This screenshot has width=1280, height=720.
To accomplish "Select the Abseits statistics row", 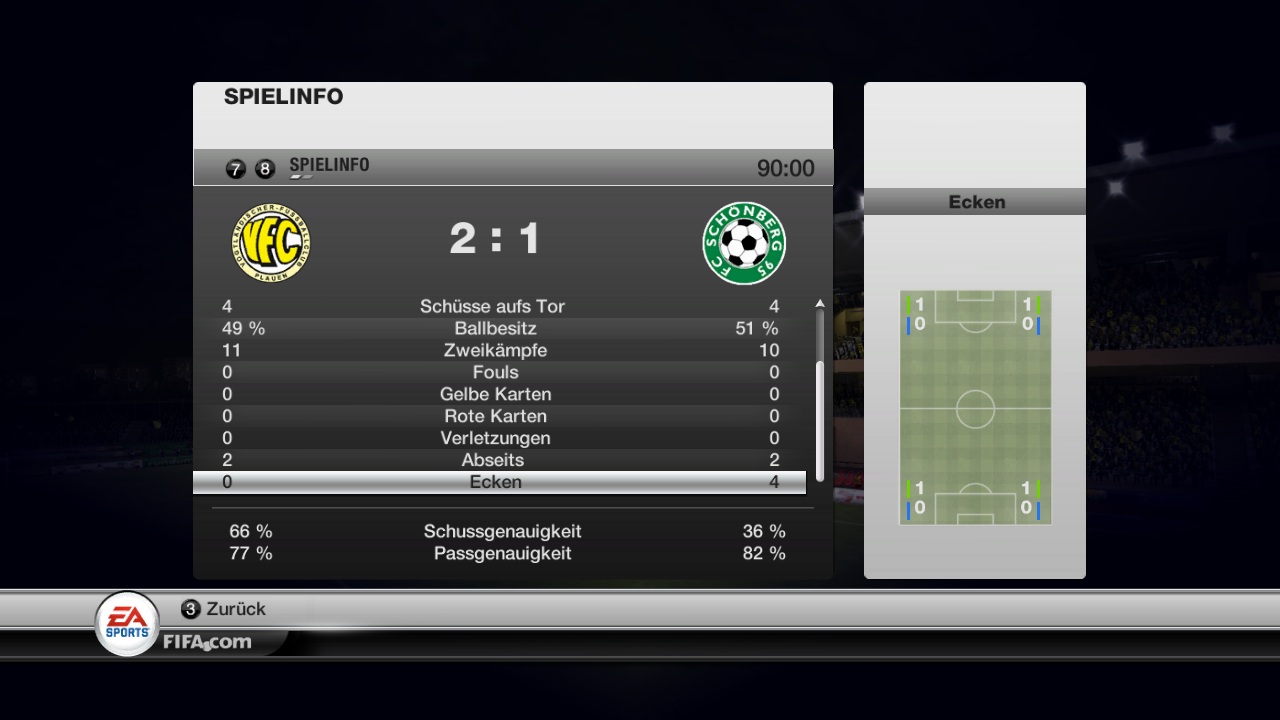I will (x=498, y=460).
